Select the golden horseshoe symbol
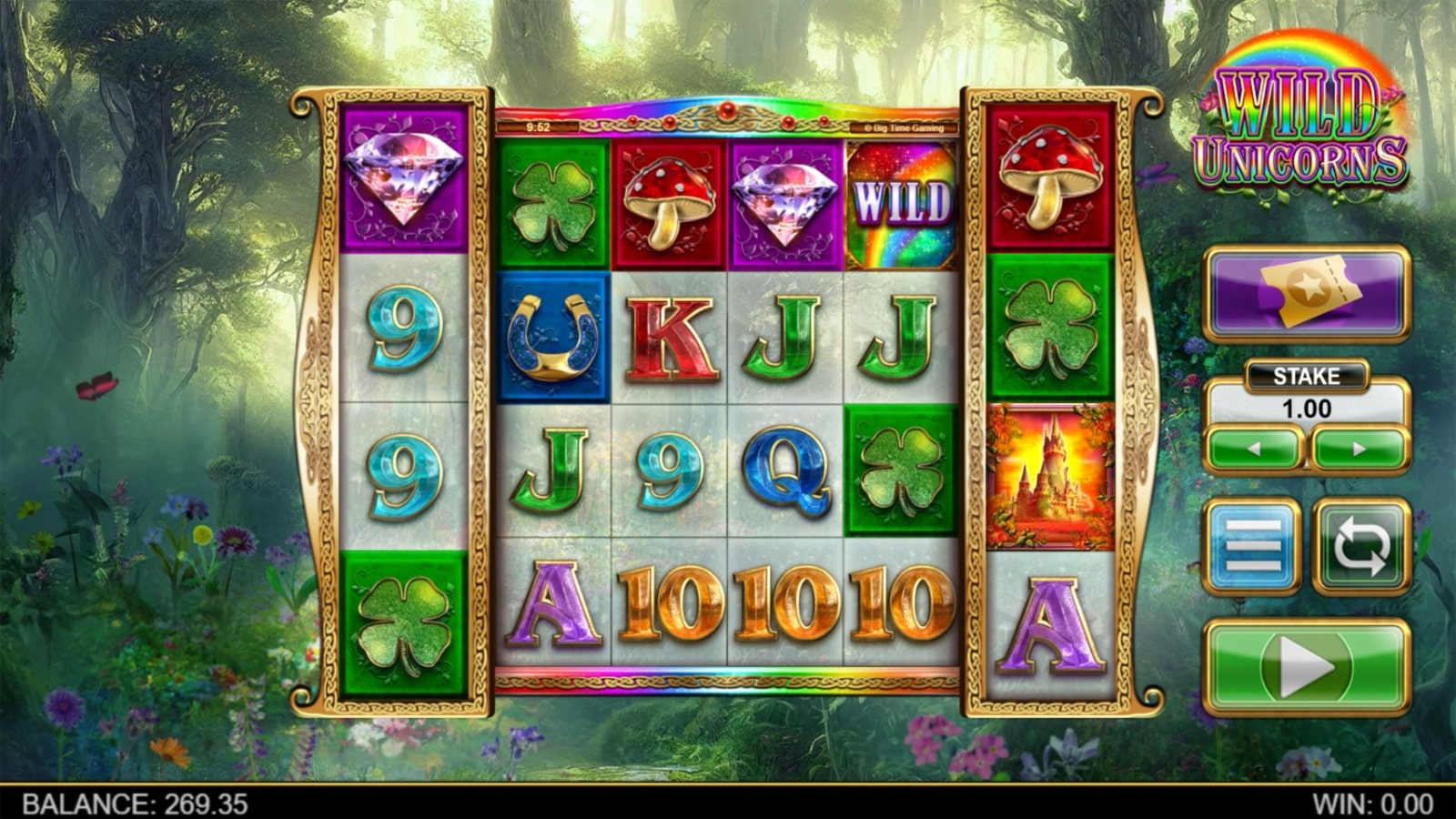Screen dimensions: 1456x819 tap(552, 337)
